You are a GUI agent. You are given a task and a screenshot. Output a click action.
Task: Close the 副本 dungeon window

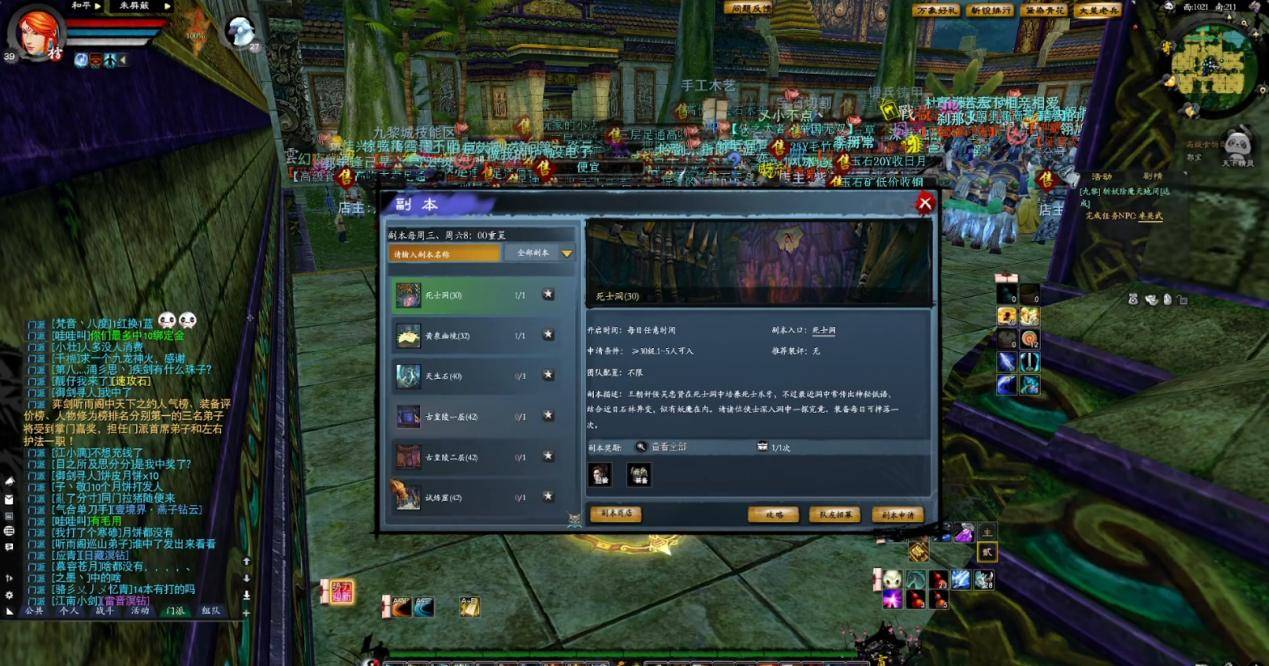click(x=925, y=203)
